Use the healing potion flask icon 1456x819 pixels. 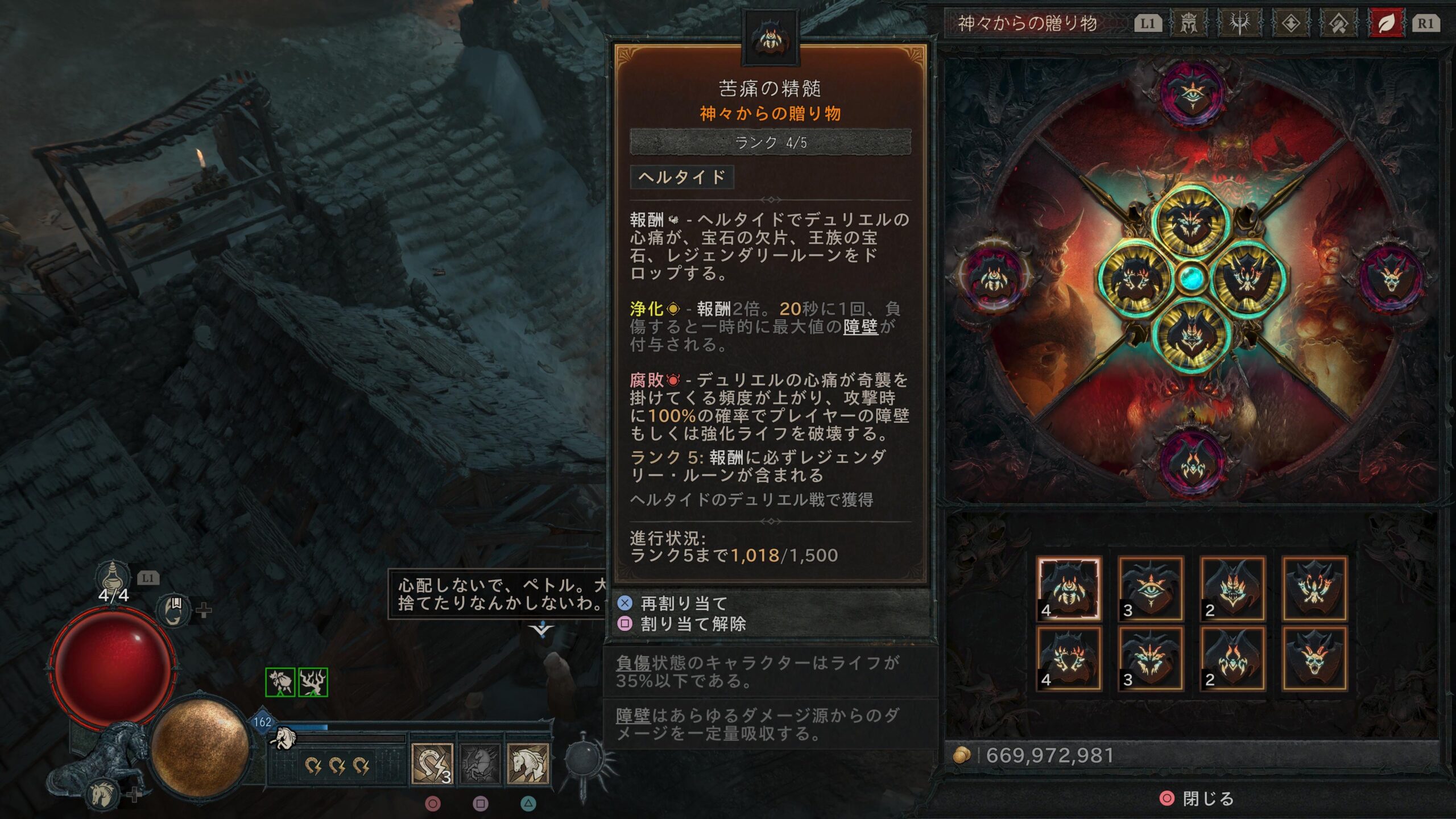click(112, 576)
